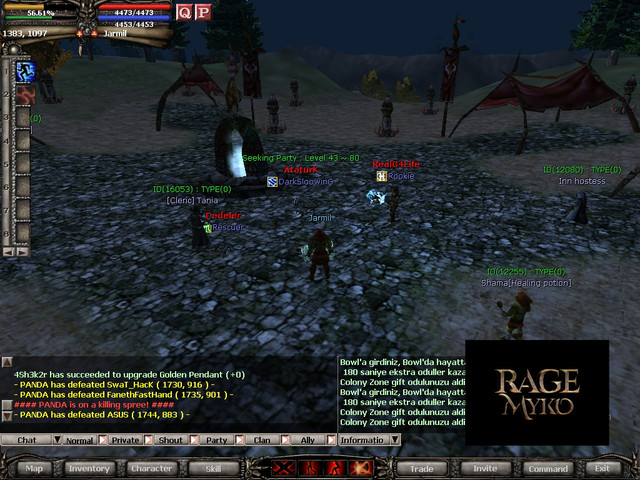This screenshot has width=640, height=480.
Task: Open the Command menu
Action: (549, 467)
